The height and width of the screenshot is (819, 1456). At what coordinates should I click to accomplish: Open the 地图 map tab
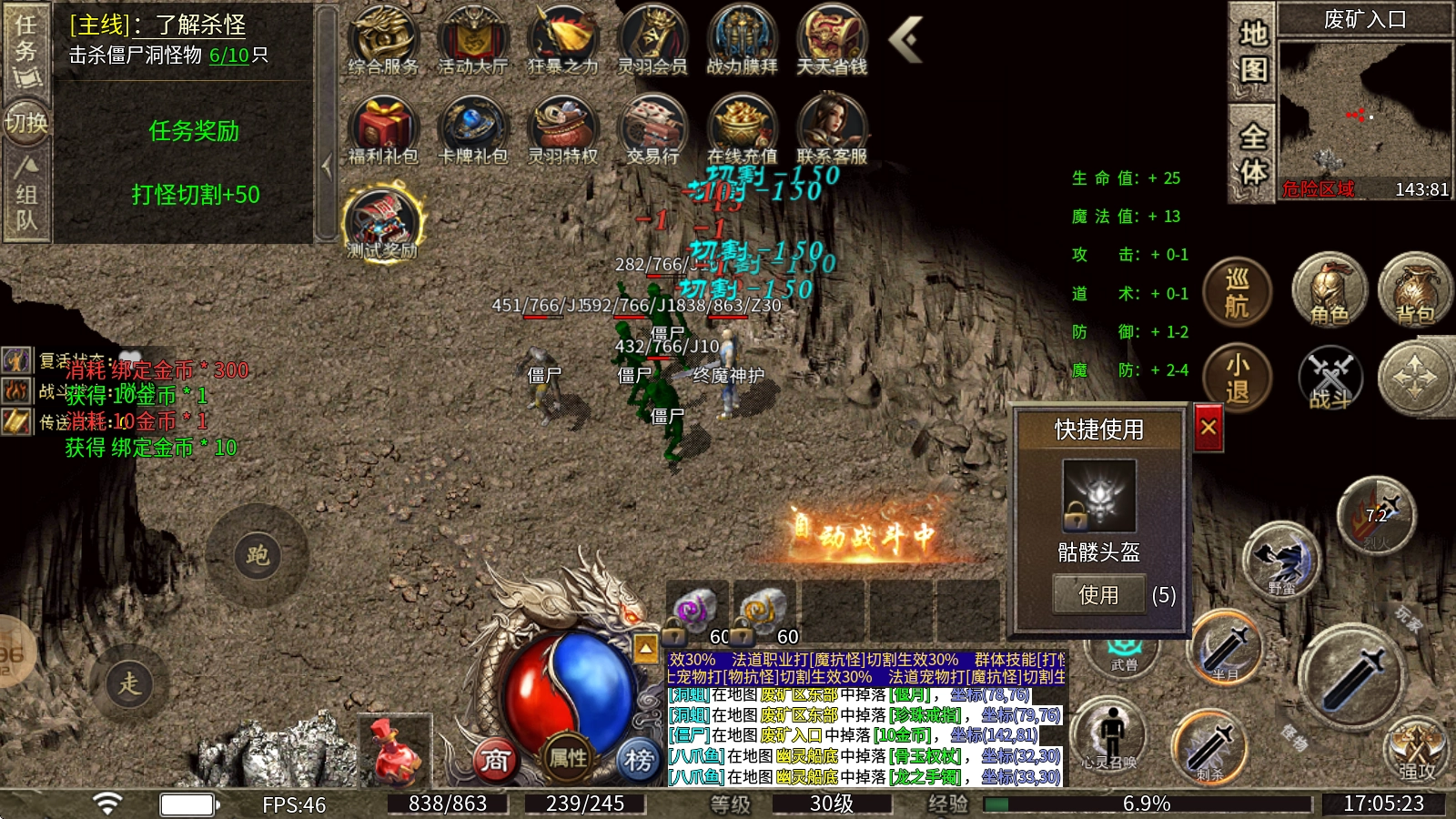click(x=1252, y=52)
